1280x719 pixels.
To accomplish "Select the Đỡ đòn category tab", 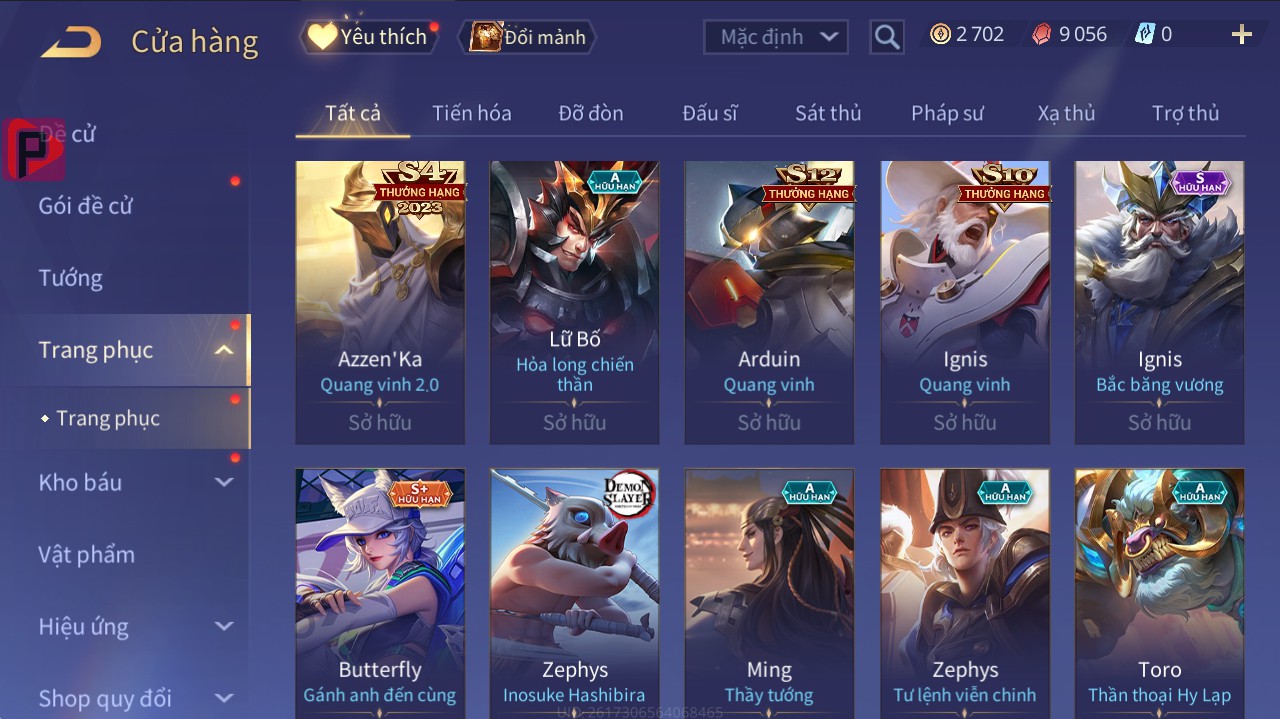I will [x=590, y=113].
